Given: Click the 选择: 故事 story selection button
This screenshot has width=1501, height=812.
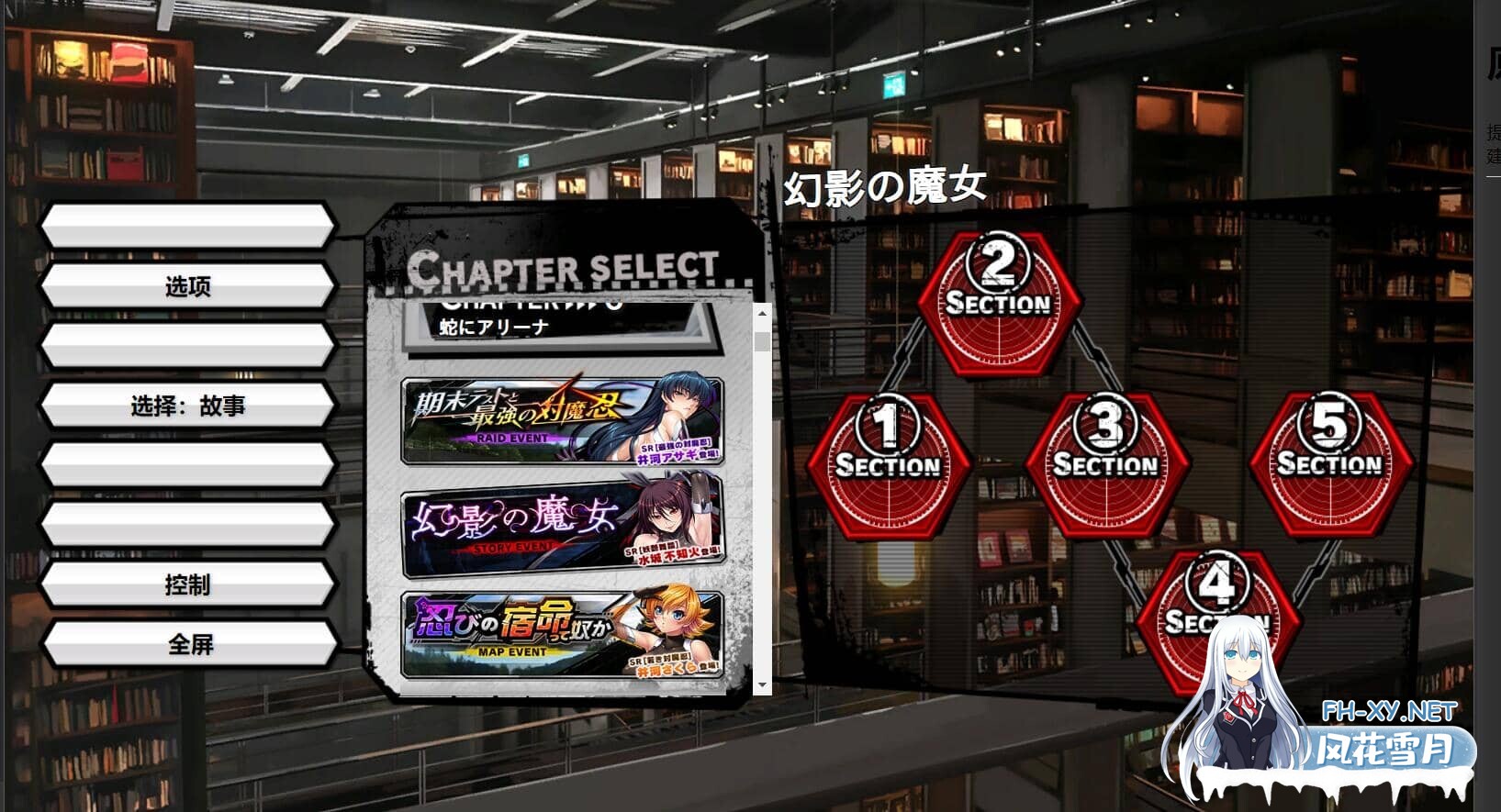Looking at the screenshot, I should click(x=188, y=405).
